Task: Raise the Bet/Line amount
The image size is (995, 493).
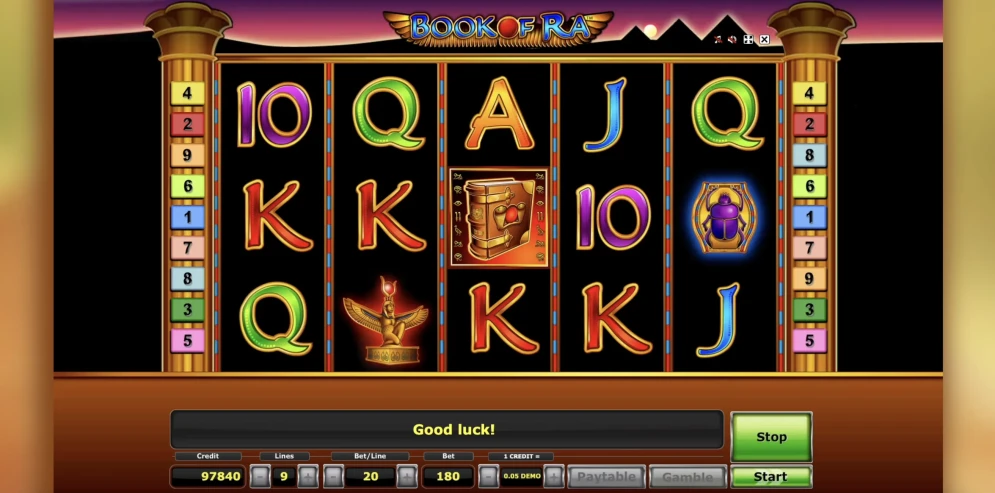Action: [x=407, y=477]
